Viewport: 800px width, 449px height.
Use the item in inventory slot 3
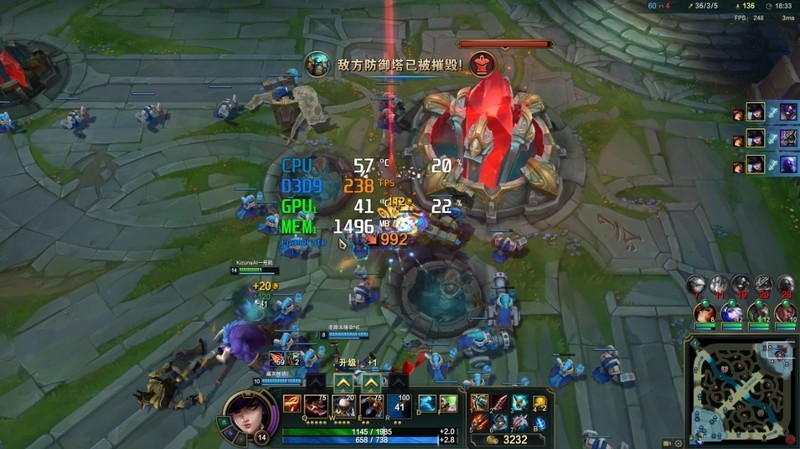click(519, 402)
